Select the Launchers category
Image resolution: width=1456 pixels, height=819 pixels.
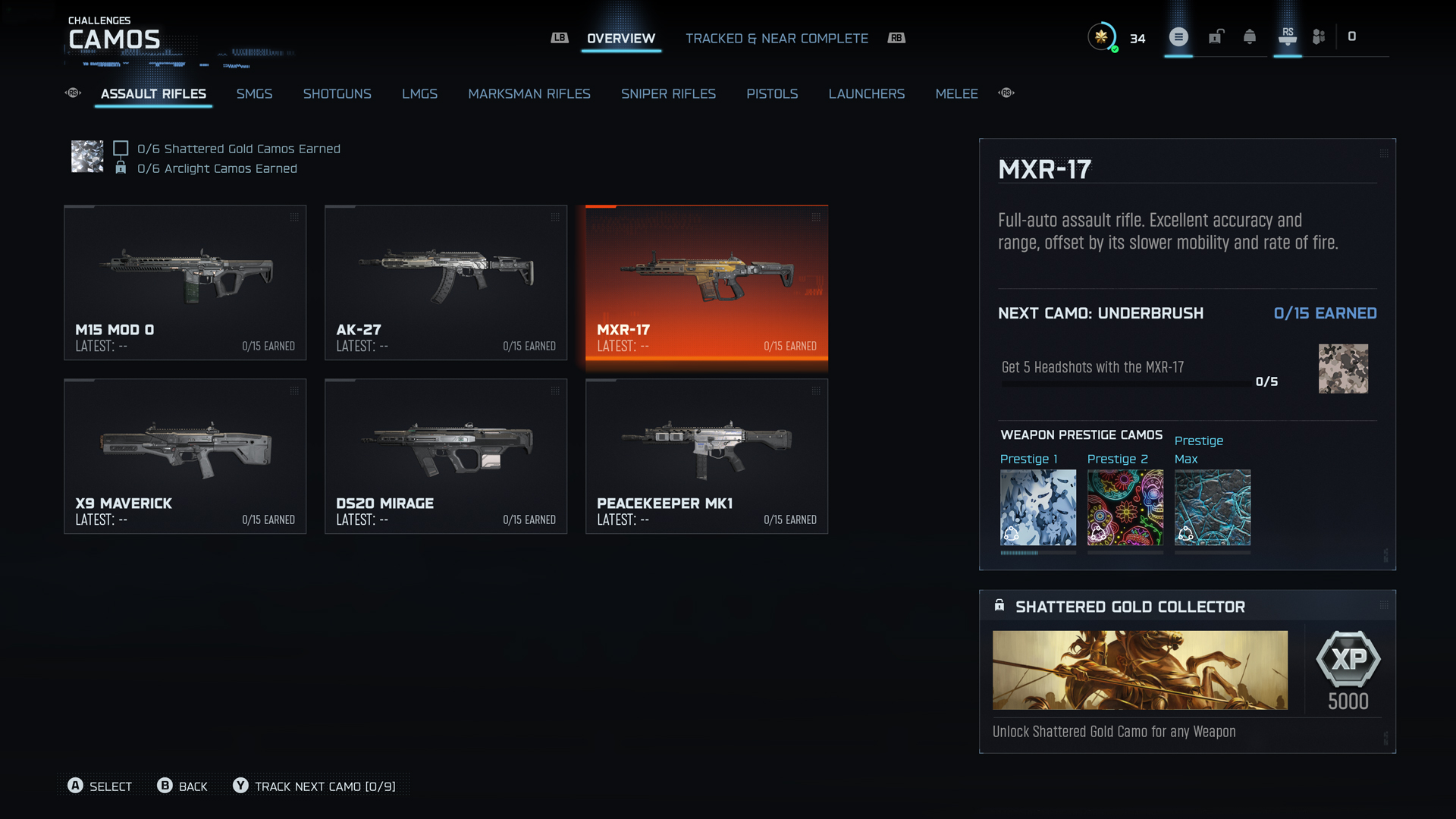click(866, 94)
